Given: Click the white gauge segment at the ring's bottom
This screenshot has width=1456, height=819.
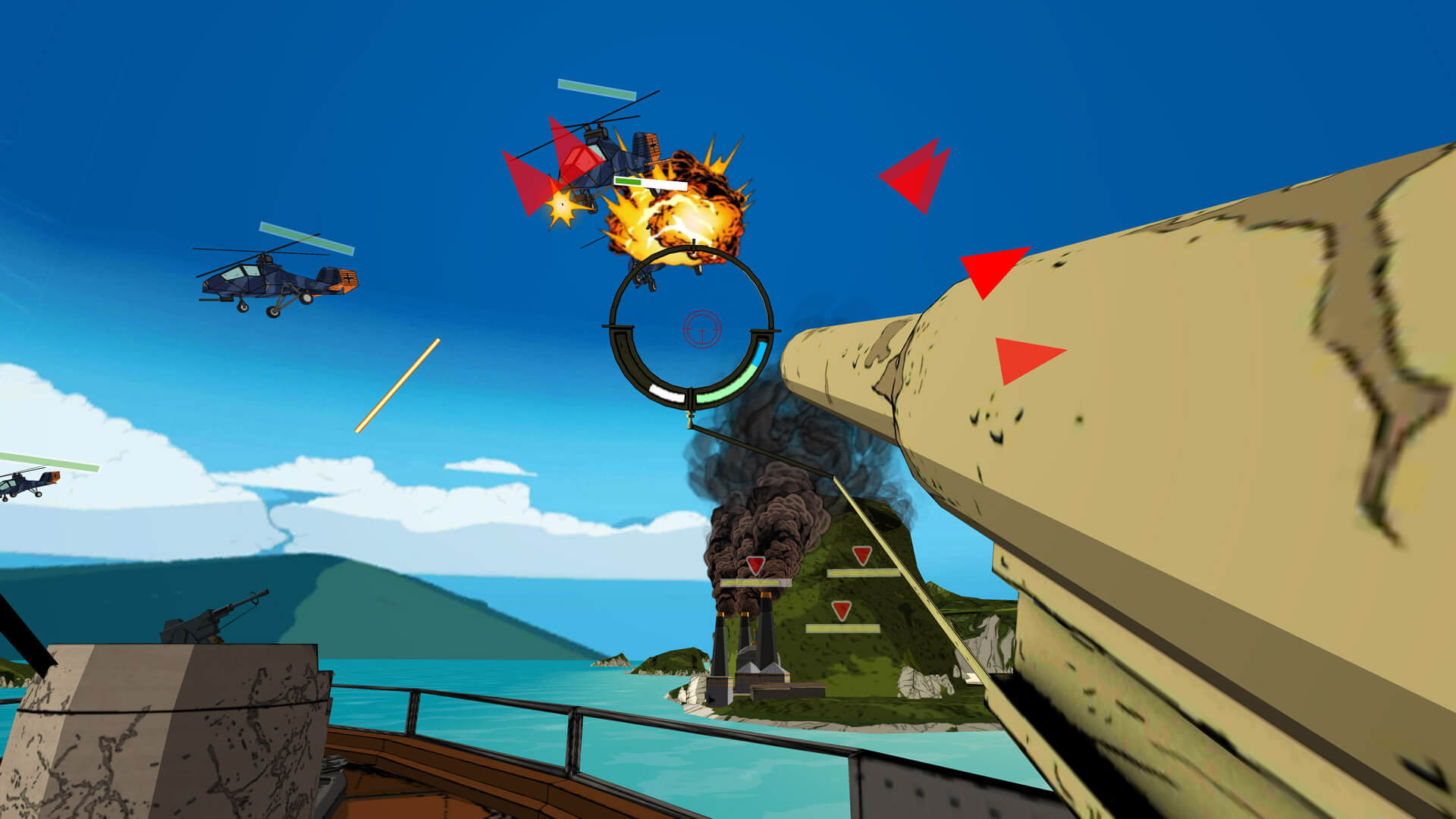Looking at the screenshot, I should (667, 394).
